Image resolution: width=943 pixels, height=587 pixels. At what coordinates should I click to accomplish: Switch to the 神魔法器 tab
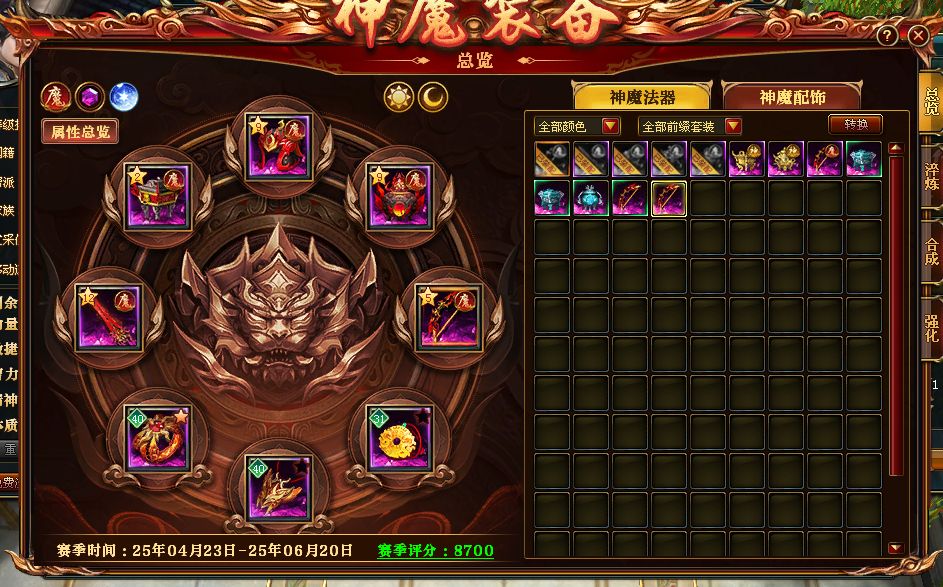(642, 97)
